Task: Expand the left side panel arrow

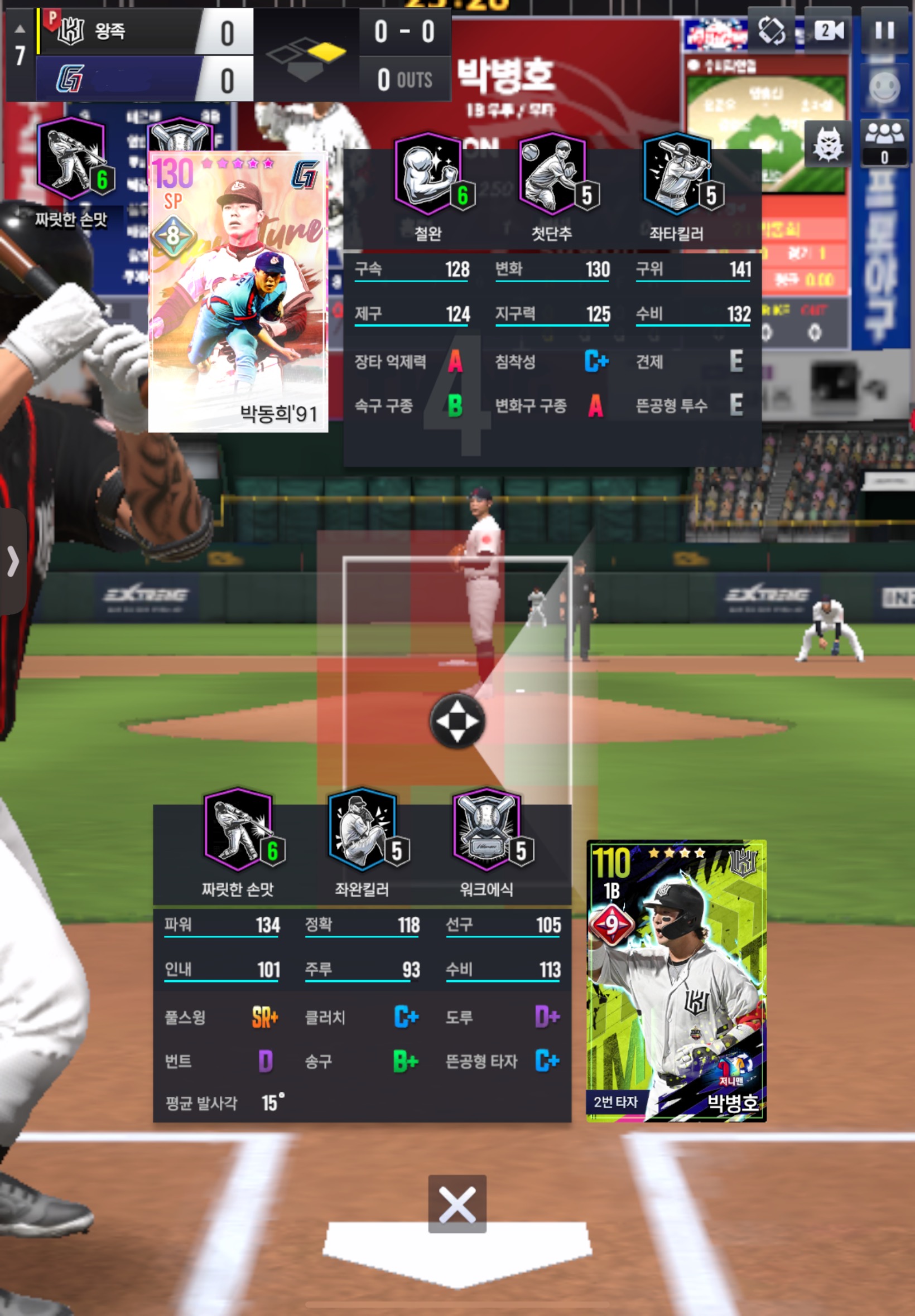Action: click(x=13, y=561)
